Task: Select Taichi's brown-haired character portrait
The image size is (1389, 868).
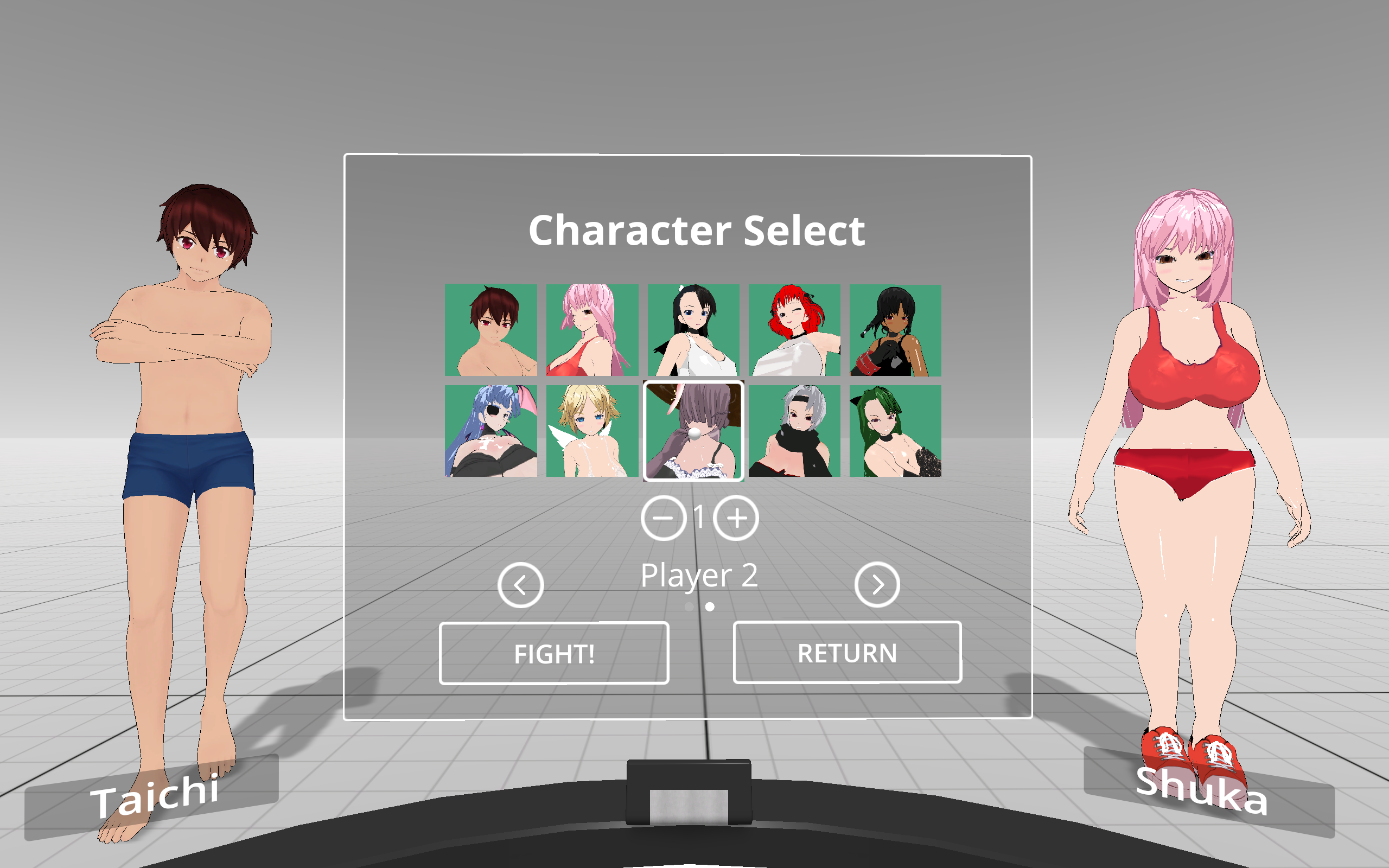Action: pyautogui.click(x=489, y=330)
